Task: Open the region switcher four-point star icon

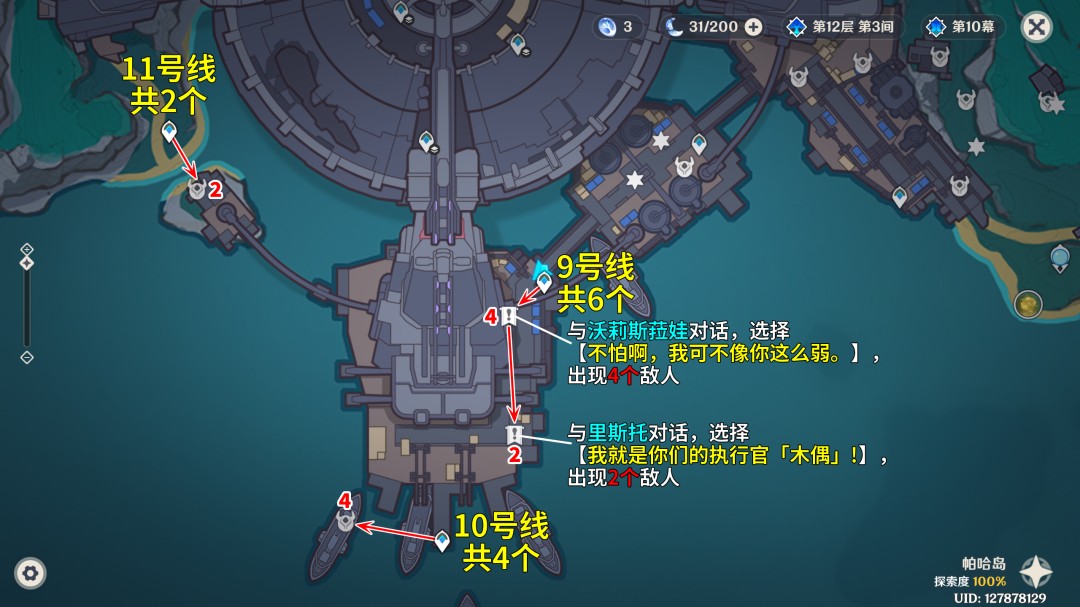Action: coord(1036,572)
